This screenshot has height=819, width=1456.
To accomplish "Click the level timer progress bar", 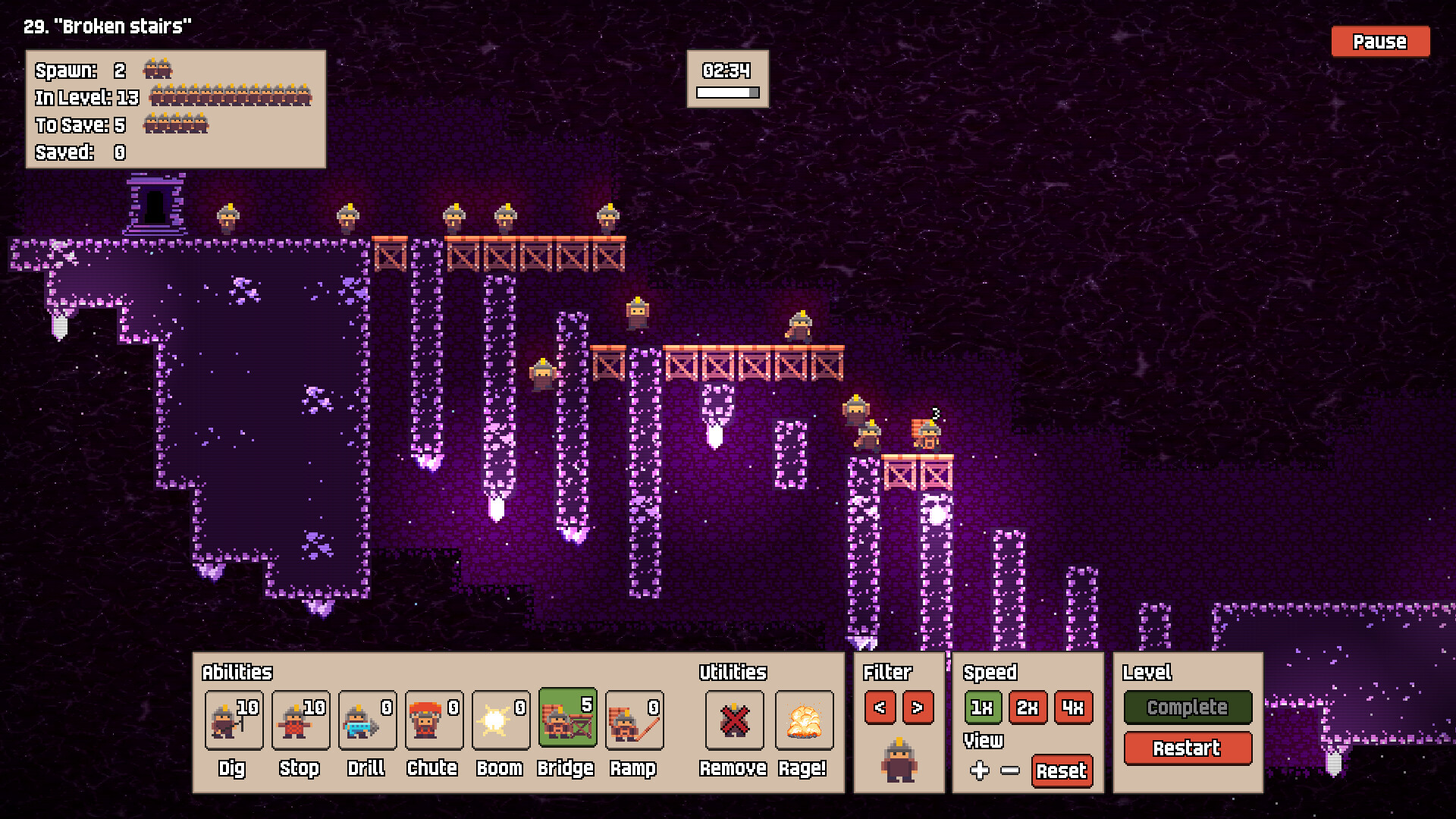I will [x=726, y=92].
